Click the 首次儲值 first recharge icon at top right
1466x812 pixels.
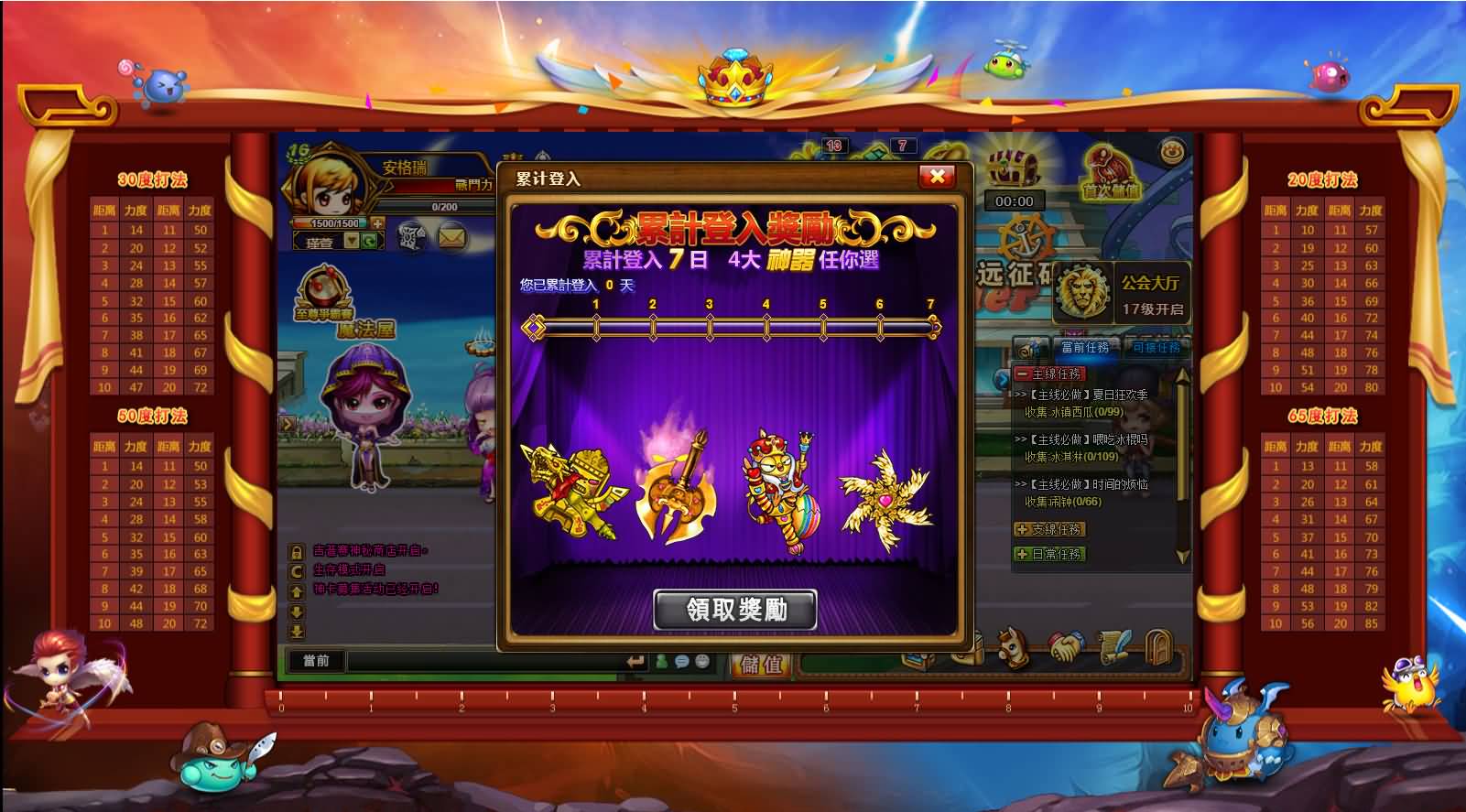click(1111, 177)
